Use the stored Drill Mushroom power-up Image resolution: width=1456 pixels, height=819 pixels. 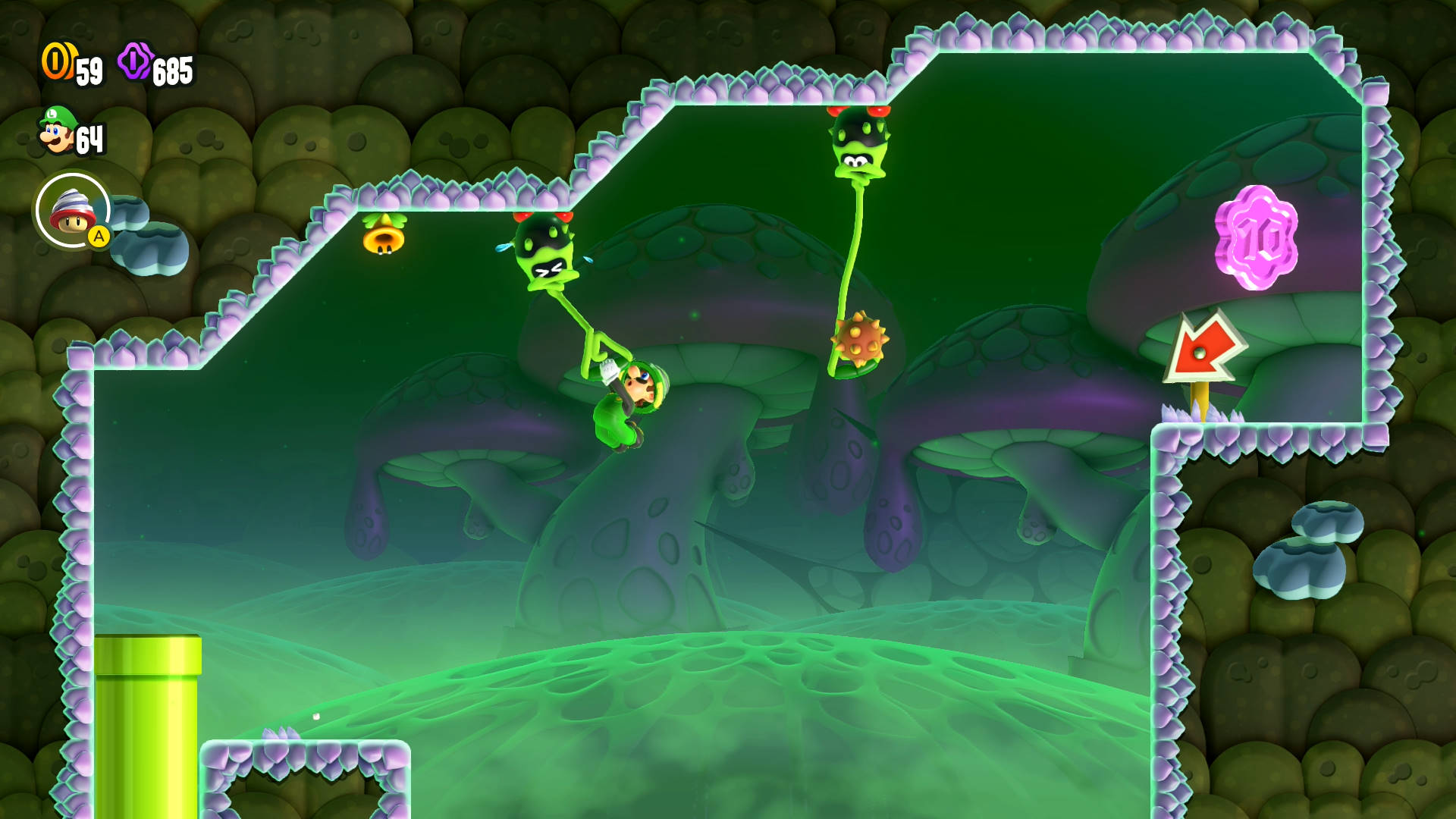click(x=73, y=211)
